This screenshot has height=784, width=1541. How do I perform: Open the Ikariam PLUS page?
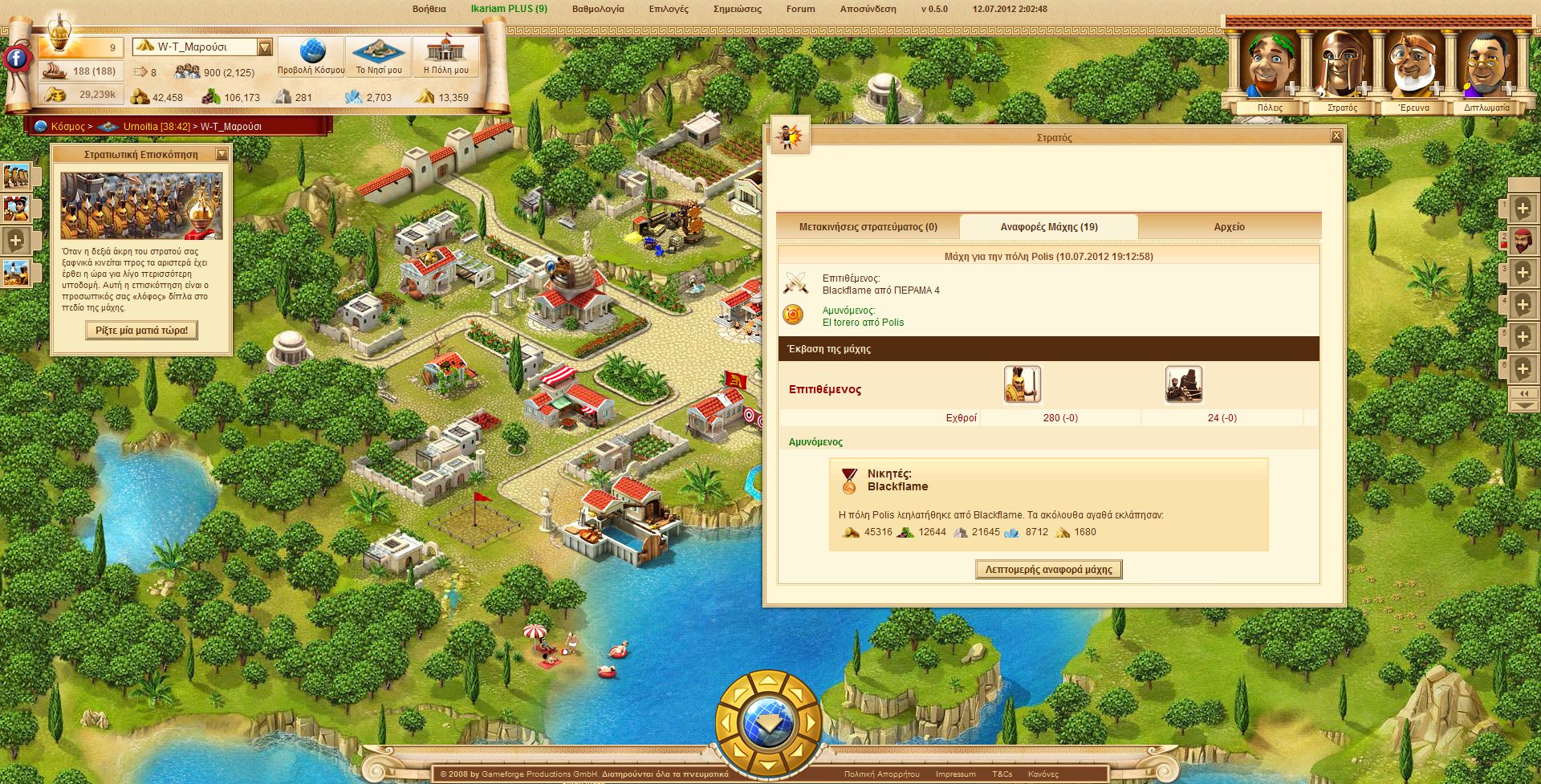(x=509, y=9)
